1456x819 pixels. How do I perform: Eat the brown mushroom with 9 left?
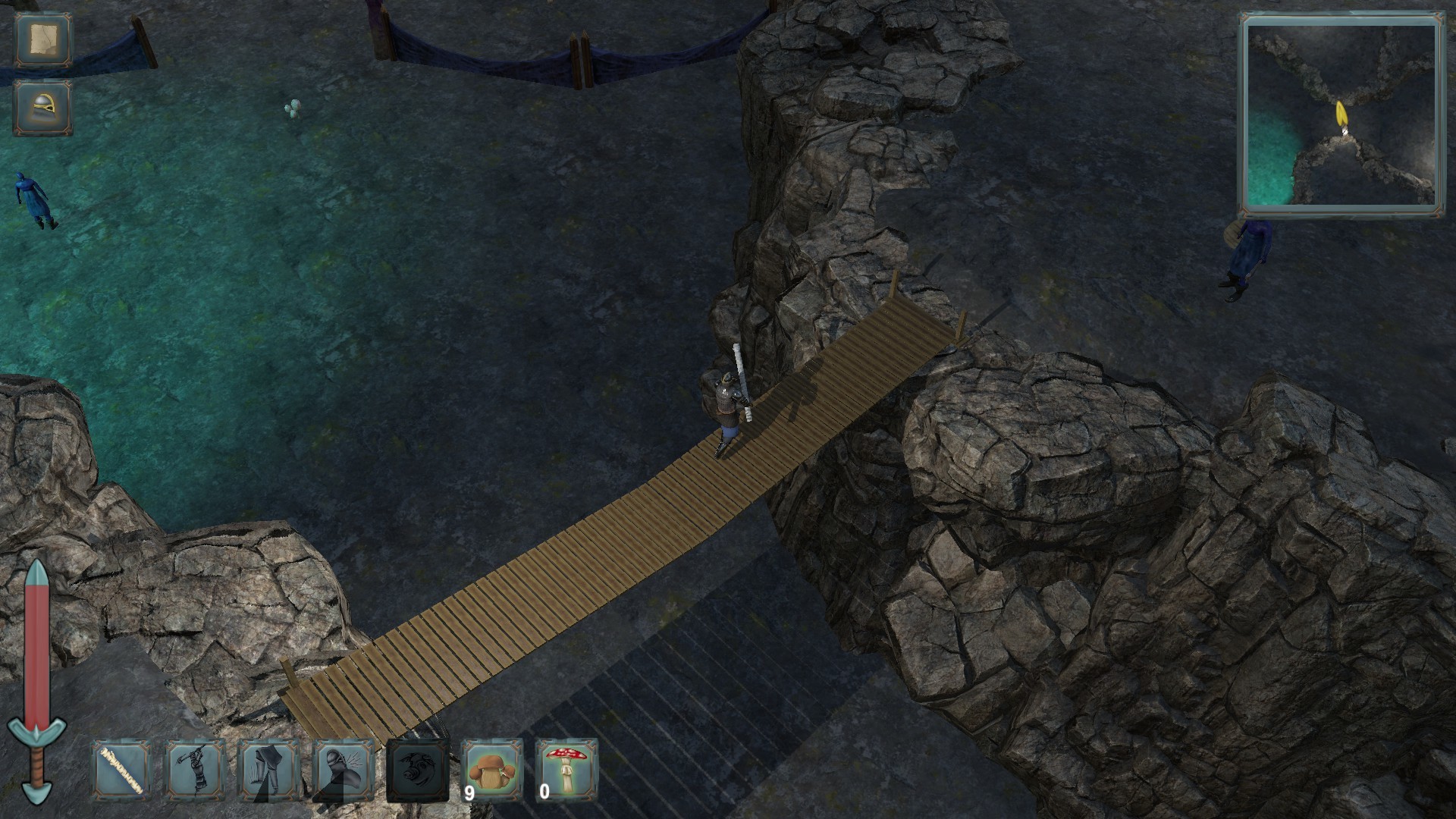click(491, 771)
